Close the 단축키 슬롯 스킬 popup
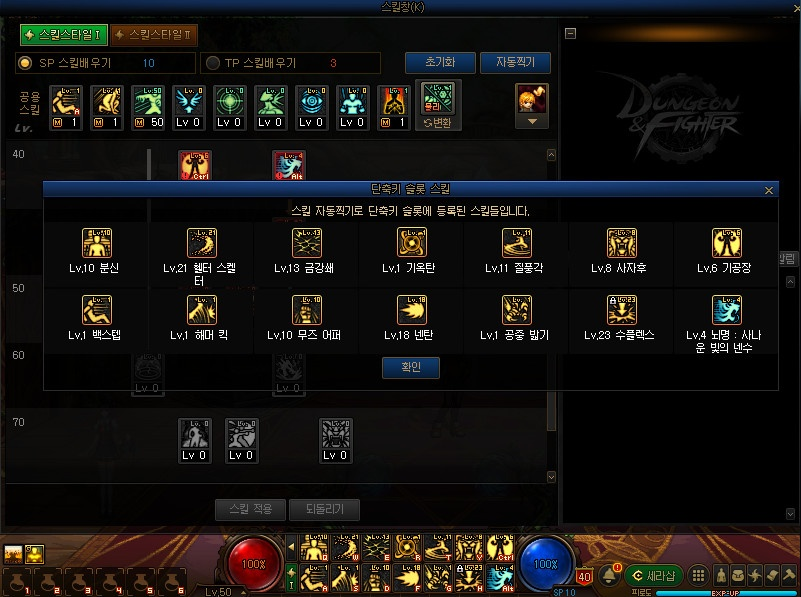This screenshot has width=801, height=597. pyautogui.click(x=768, y=190)
